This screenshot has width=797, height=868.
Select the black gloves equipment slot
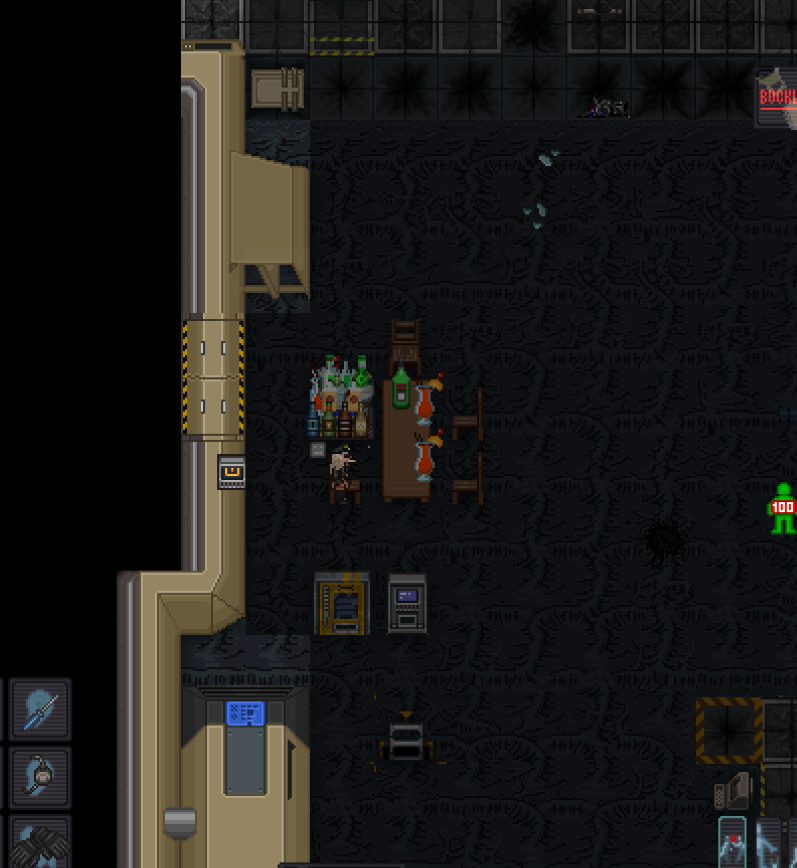(x=41, y=842)
